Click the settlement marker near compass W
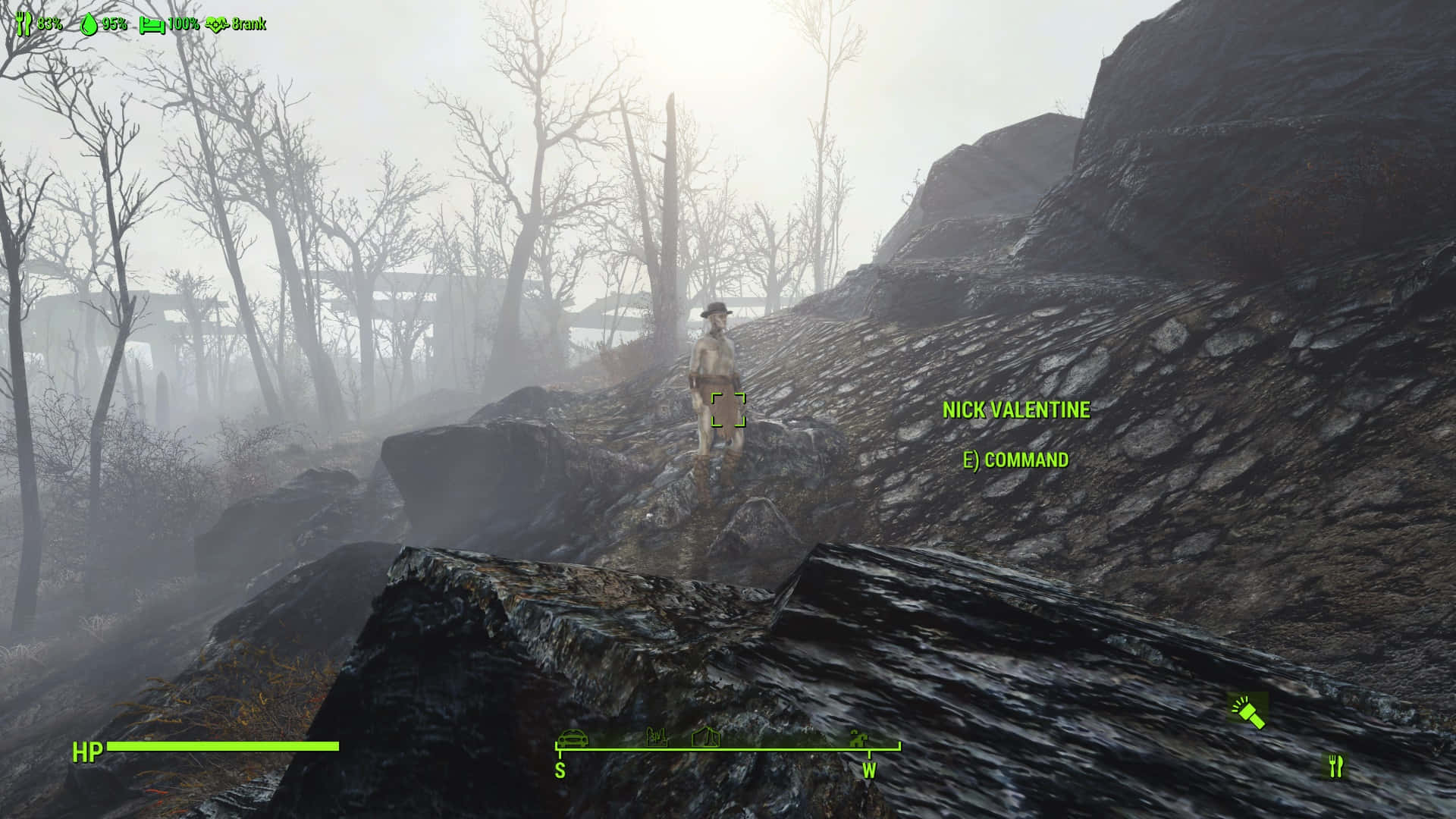The height and width of the screenshot is (819, 1456). [859, 737]
